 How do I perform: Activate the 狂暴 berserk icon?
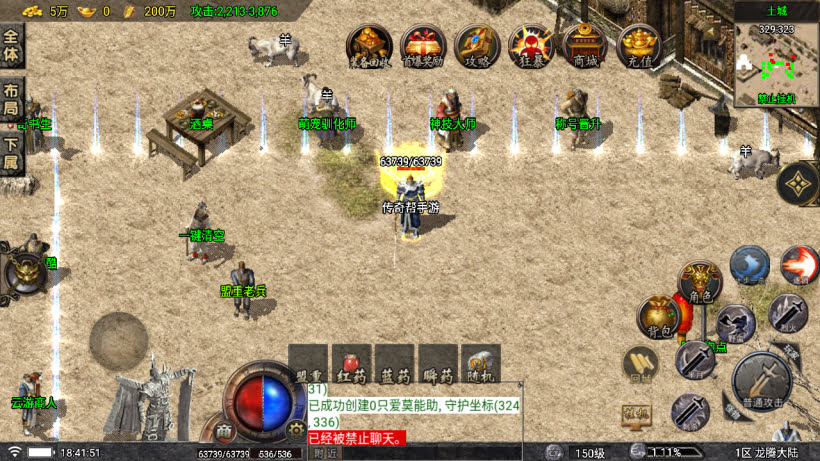coord(531,45)
